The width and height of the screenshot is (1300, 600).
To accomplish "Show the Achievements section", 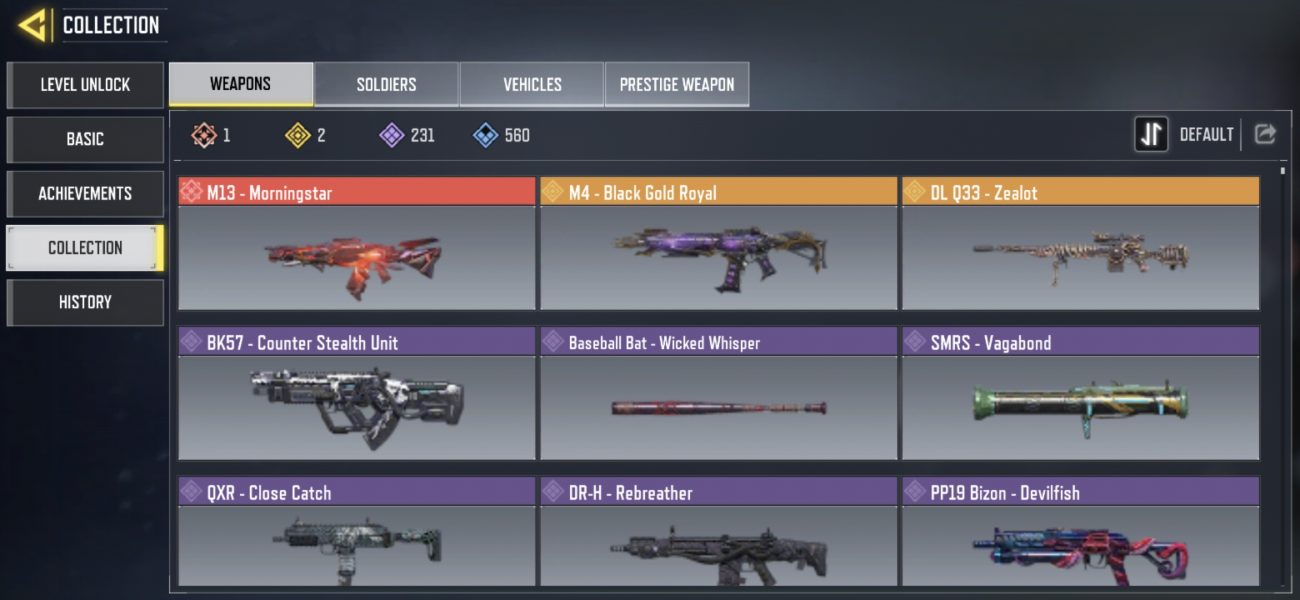I will tap(85, 193).
